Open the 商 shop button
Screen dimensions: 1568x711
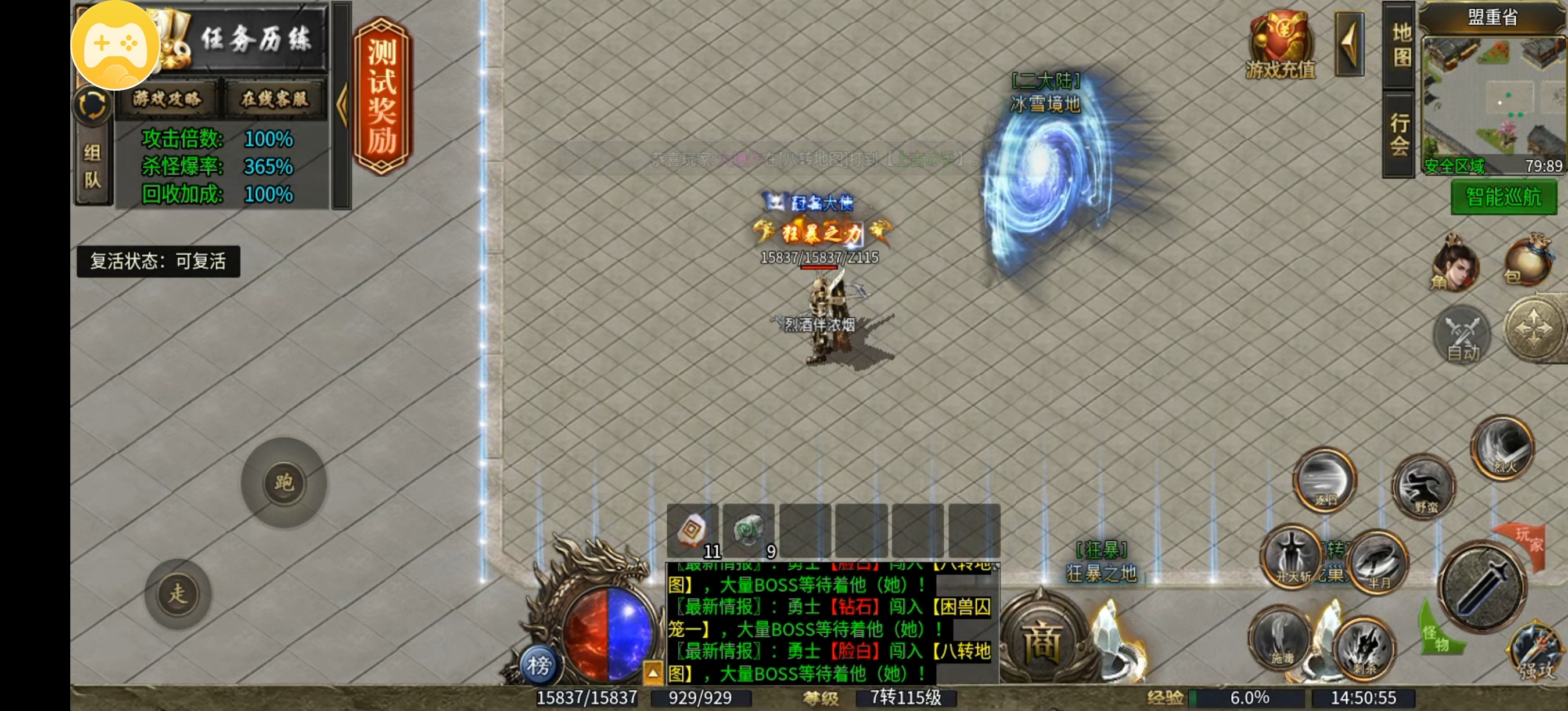click(1042, 640)
